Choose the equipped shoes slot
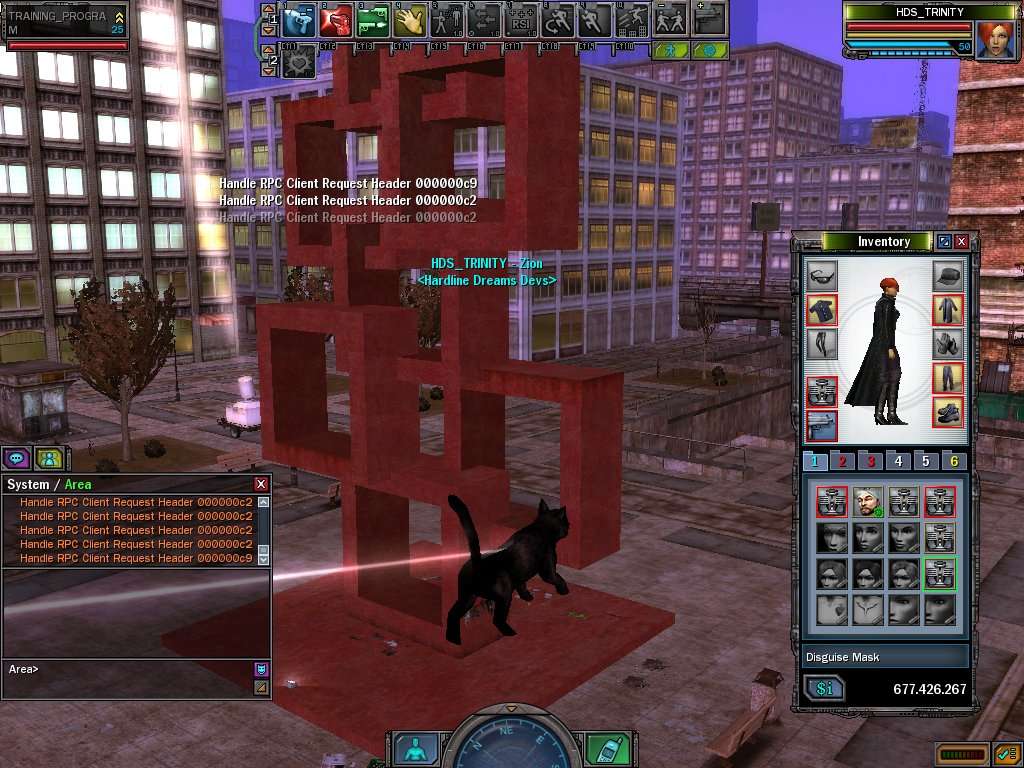 (x=948, y=410)
